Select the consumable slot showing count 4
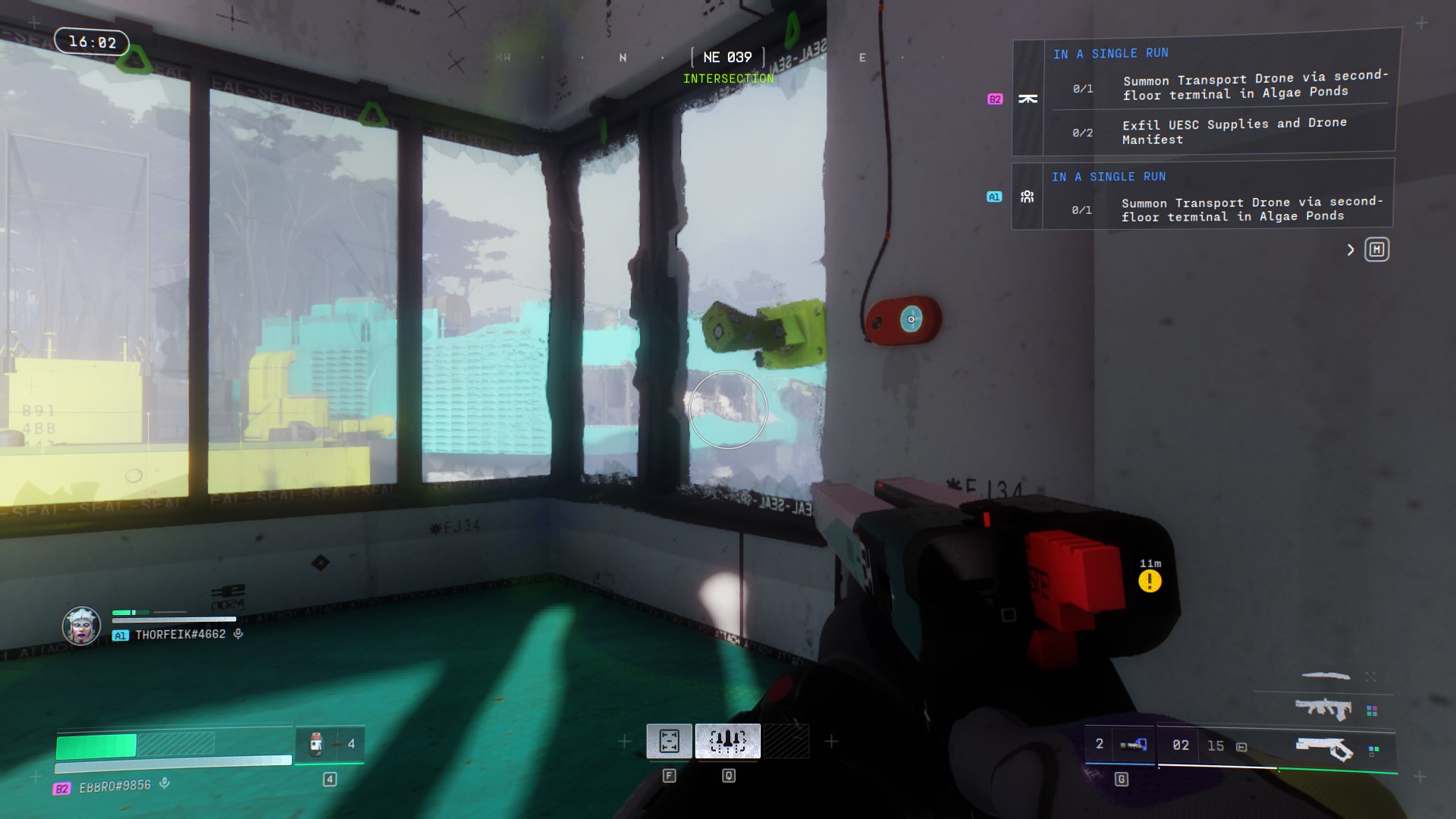 pos(330,744)
